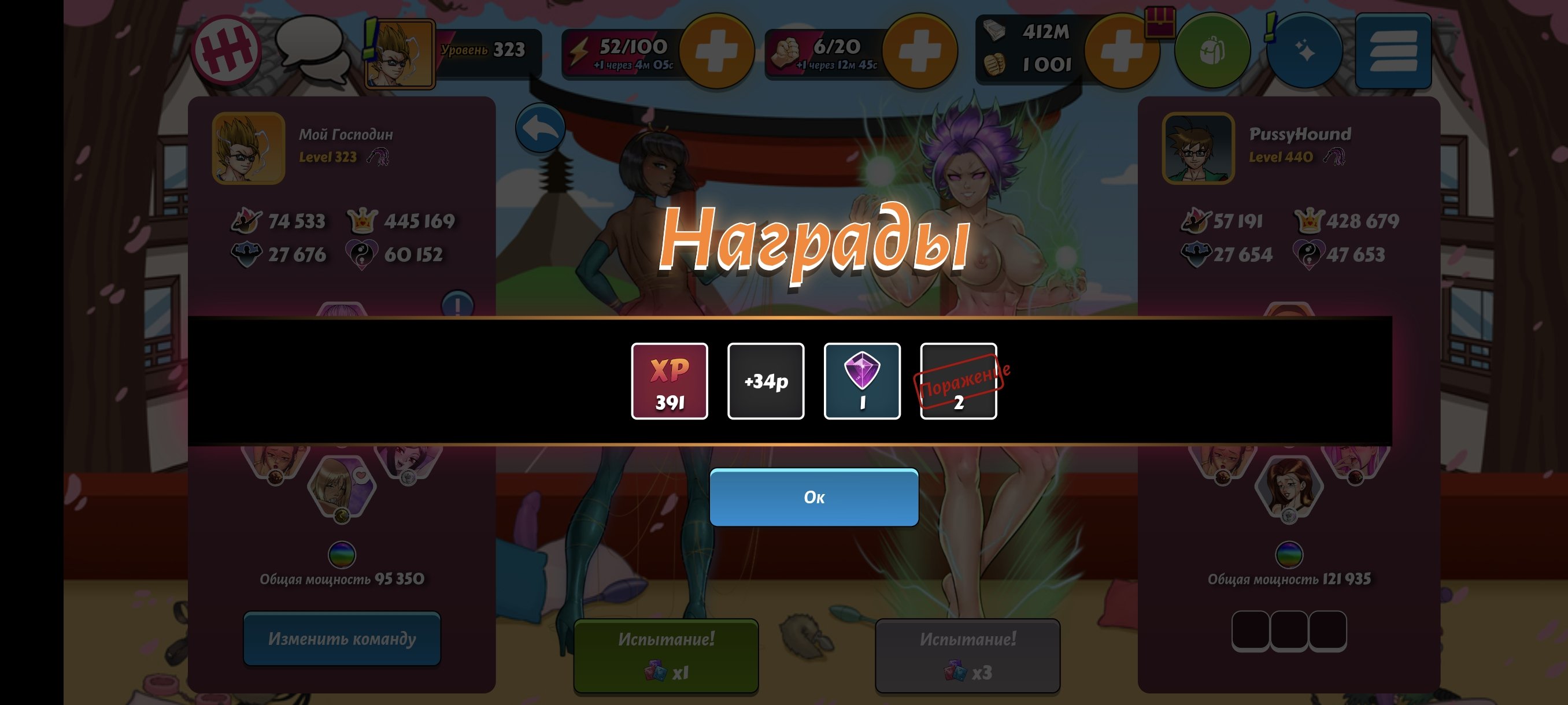Select the XP 391 reward tile

tap(669, 381)
